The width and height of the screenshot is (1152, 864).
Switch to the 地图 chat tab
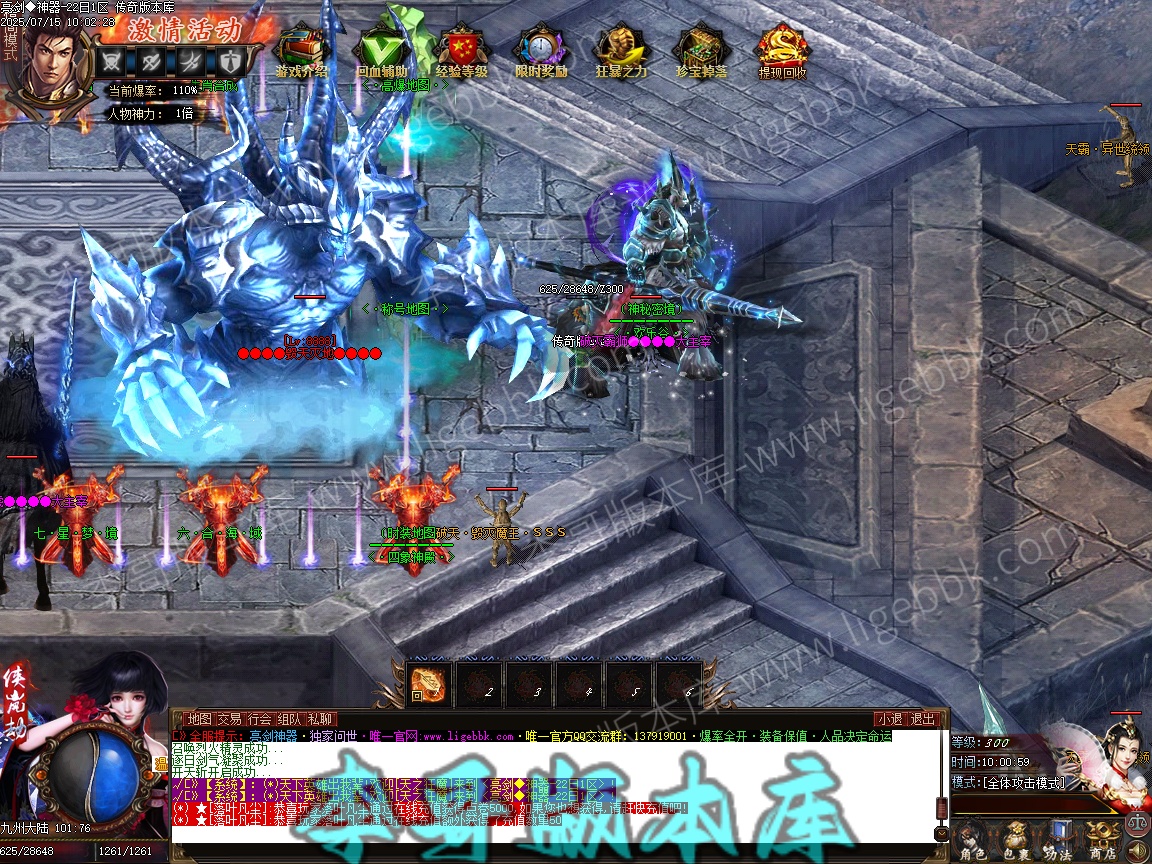(x=199, y=719)
